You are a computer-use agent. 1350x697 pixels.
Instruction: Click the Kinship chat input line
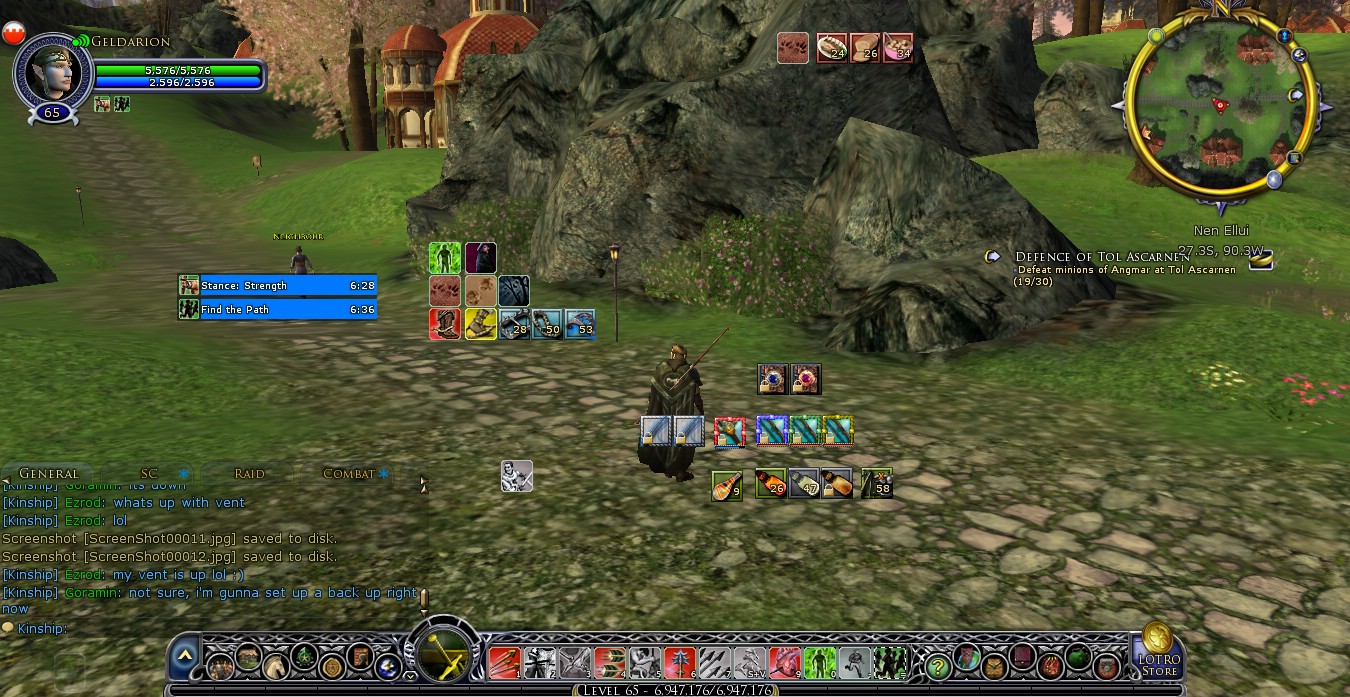pyautogui.click(x=200, y=628)
